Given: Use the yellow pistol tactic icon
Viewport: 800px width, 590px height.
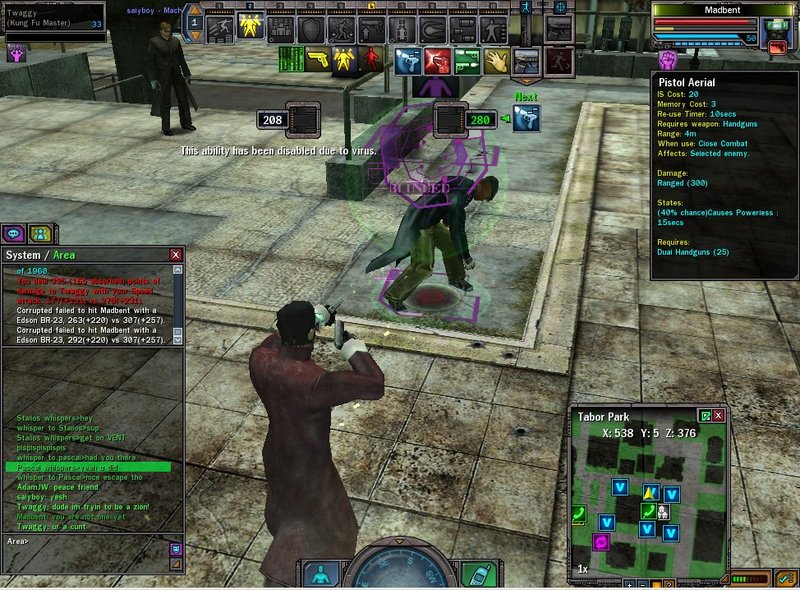Looking at the screenshot, I should [319, 60].
